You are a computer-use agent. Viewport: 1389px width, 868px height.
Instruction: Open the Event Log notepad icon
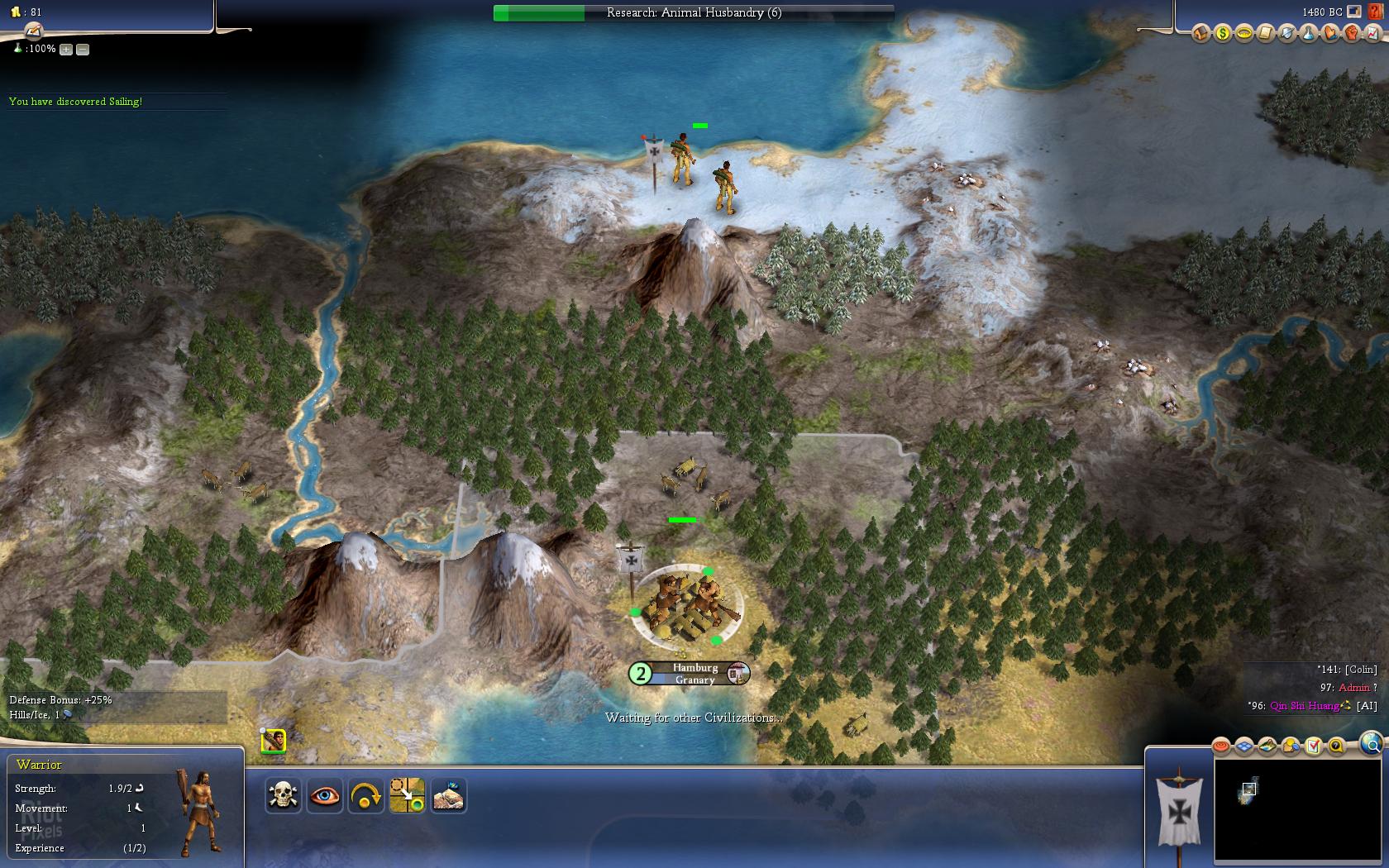pyautogui.click(x=1265, y=34)
